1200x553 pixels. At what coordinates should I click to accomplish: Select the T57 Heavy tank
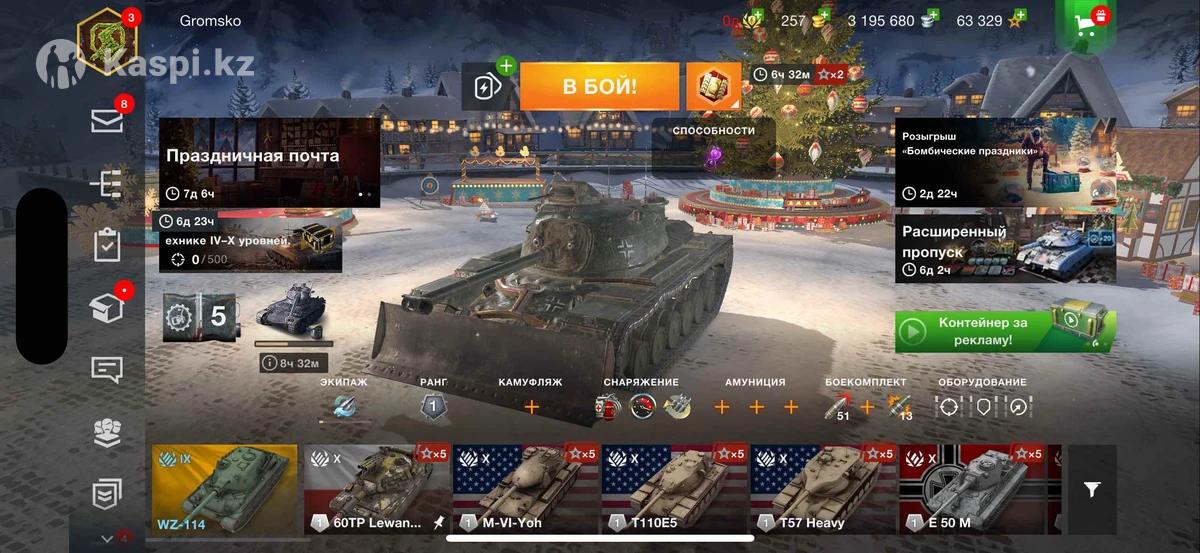[x=824, y=489]
